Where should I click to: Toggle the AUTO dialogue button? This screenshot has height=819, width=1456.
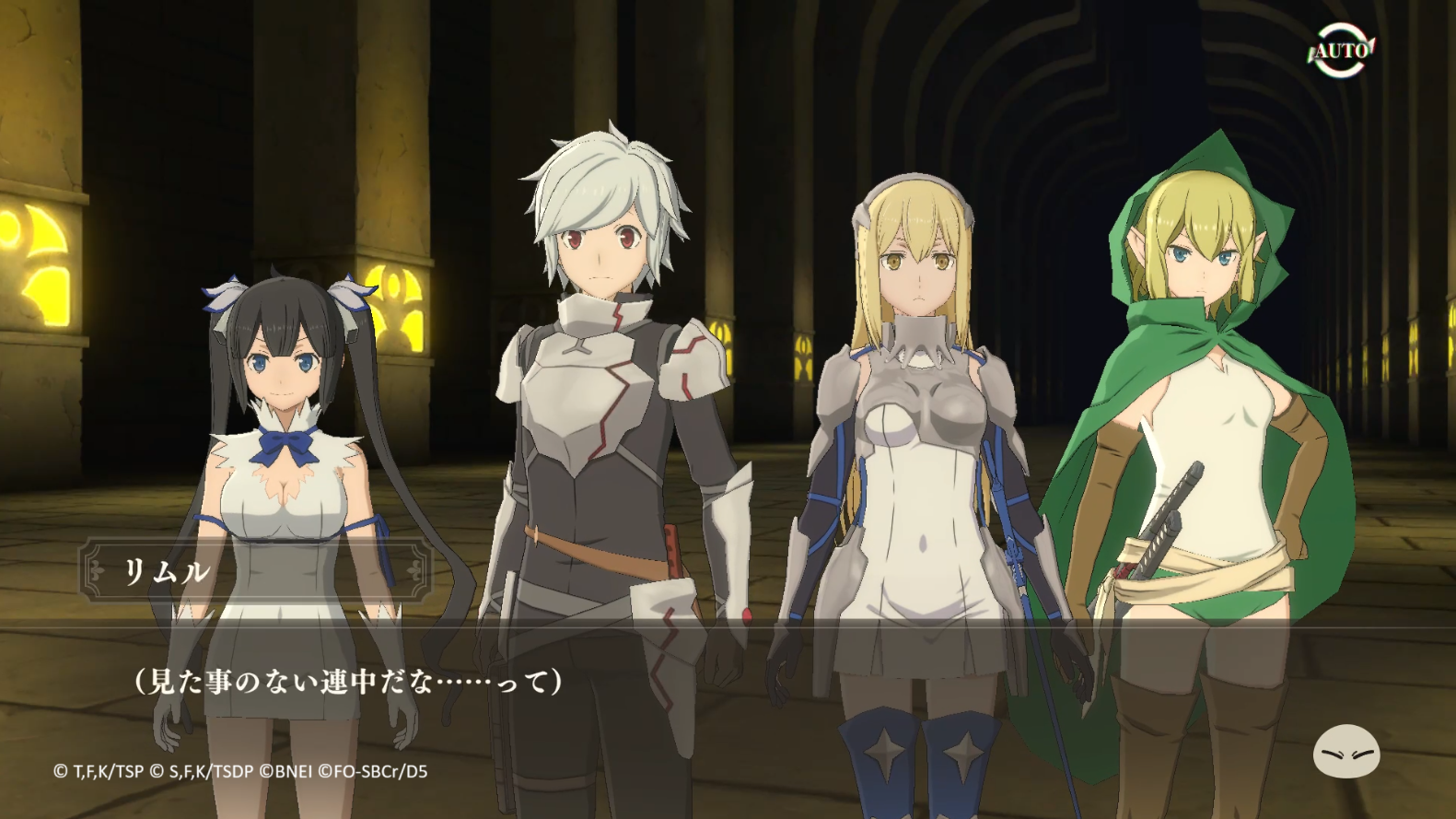[1340, 50]
